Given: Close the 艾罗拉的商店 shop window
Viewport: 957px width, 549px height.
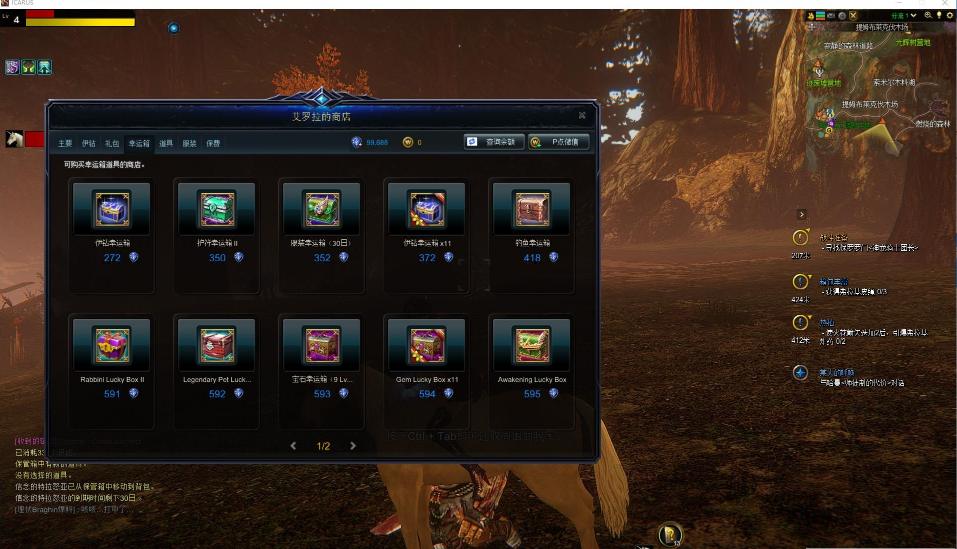Looking at the screenshot, I should [x=582, y=116].
